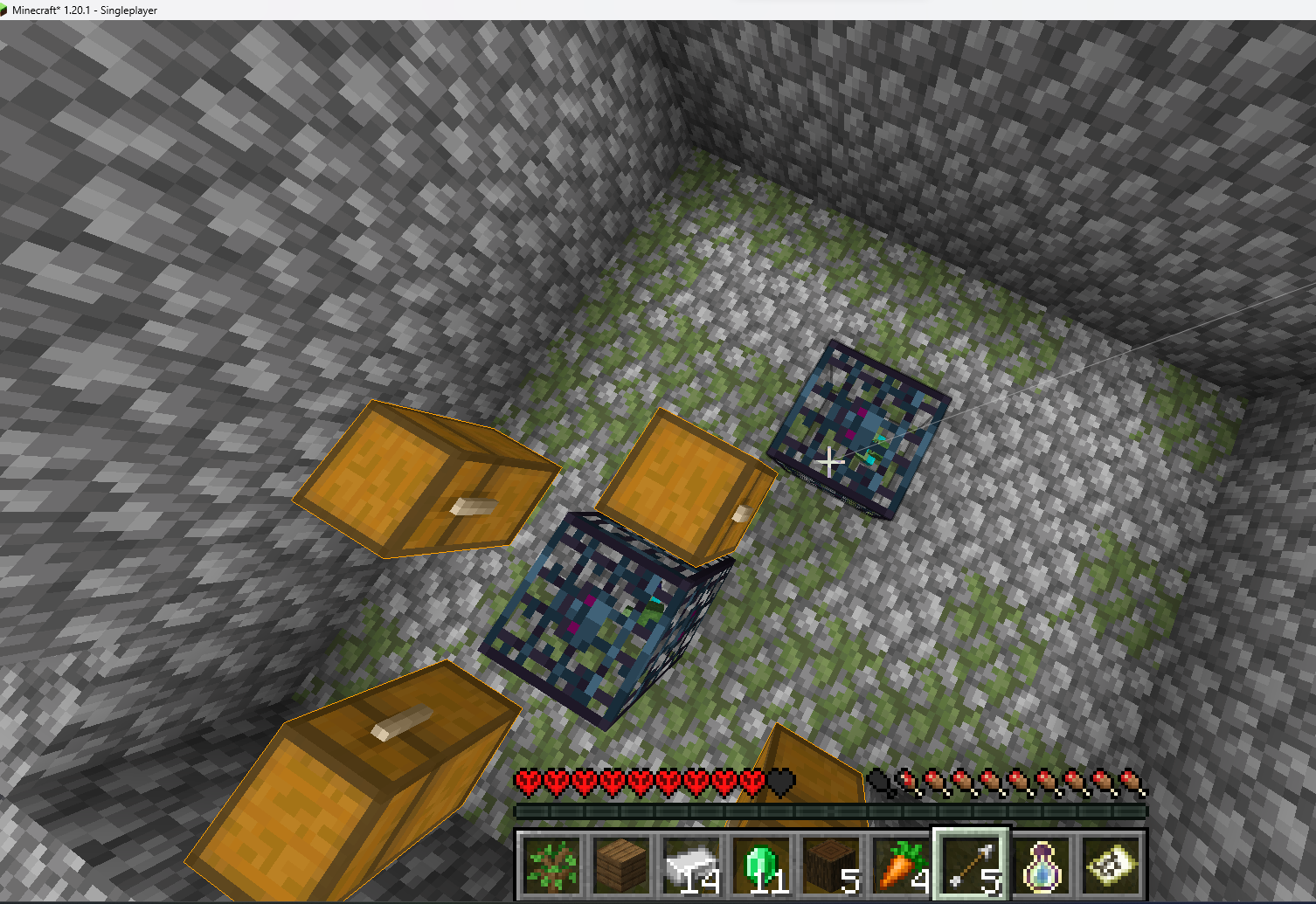Select the sapling hotbar slot
Image resolution: width=1316 pixels, height=904 pixels.
pyautogui.click(x=551, y=865)
